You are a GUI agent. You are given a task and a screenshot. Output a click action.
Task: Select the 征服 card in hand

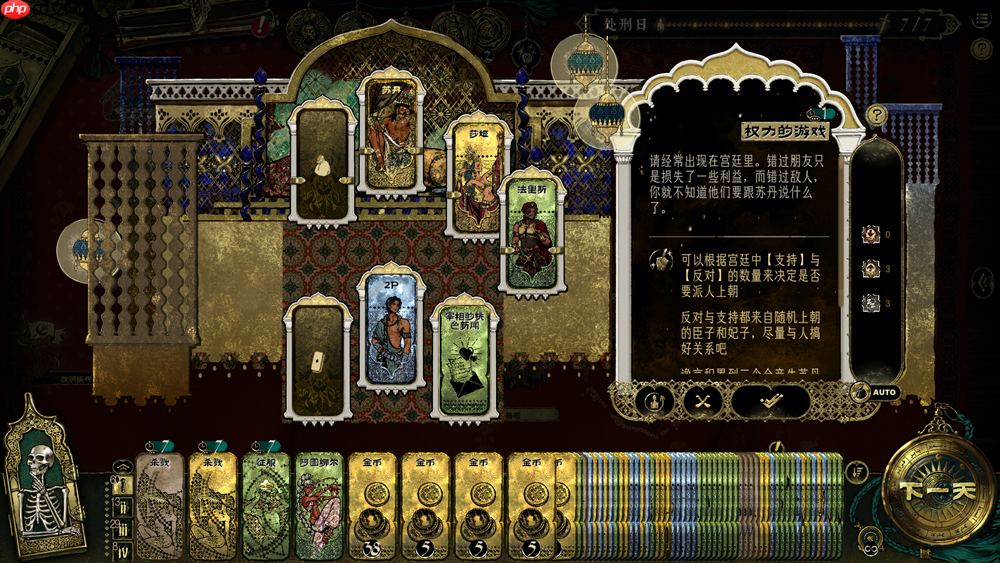click(x=265, y=503)
